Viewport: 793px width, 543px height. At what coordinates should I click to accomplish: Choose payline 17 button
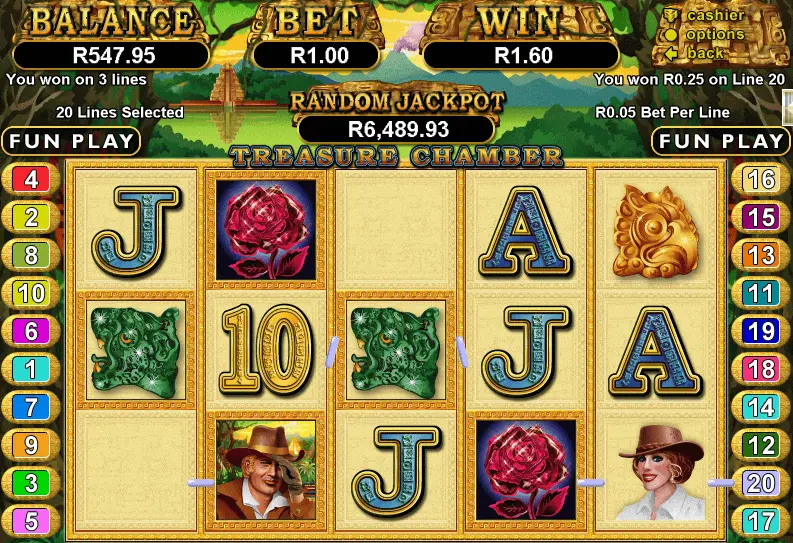[761, 521]
